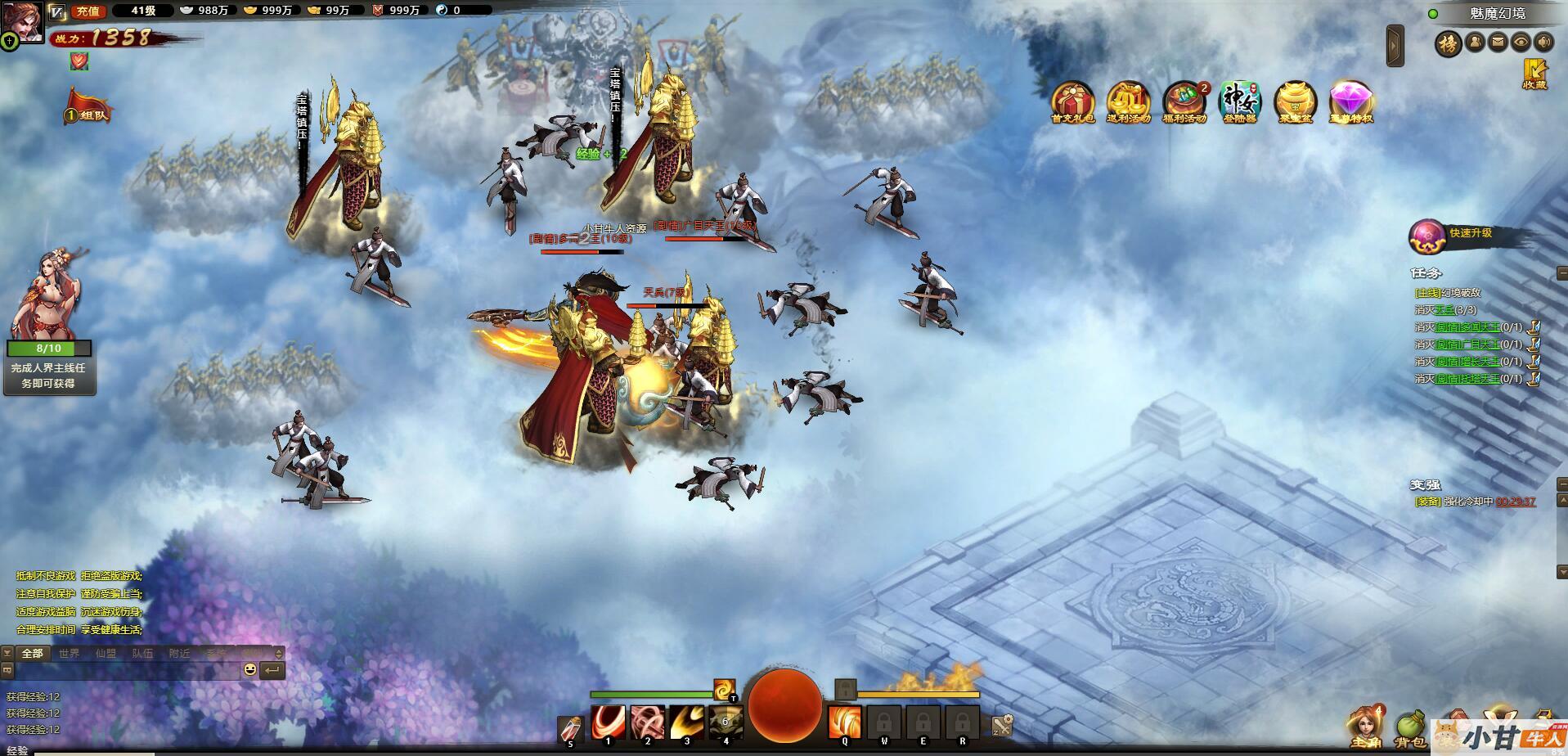Click the 收藏 bookmark icon
The height and width of the screenshot is (756, 1568).
[x=1534, y=74]
